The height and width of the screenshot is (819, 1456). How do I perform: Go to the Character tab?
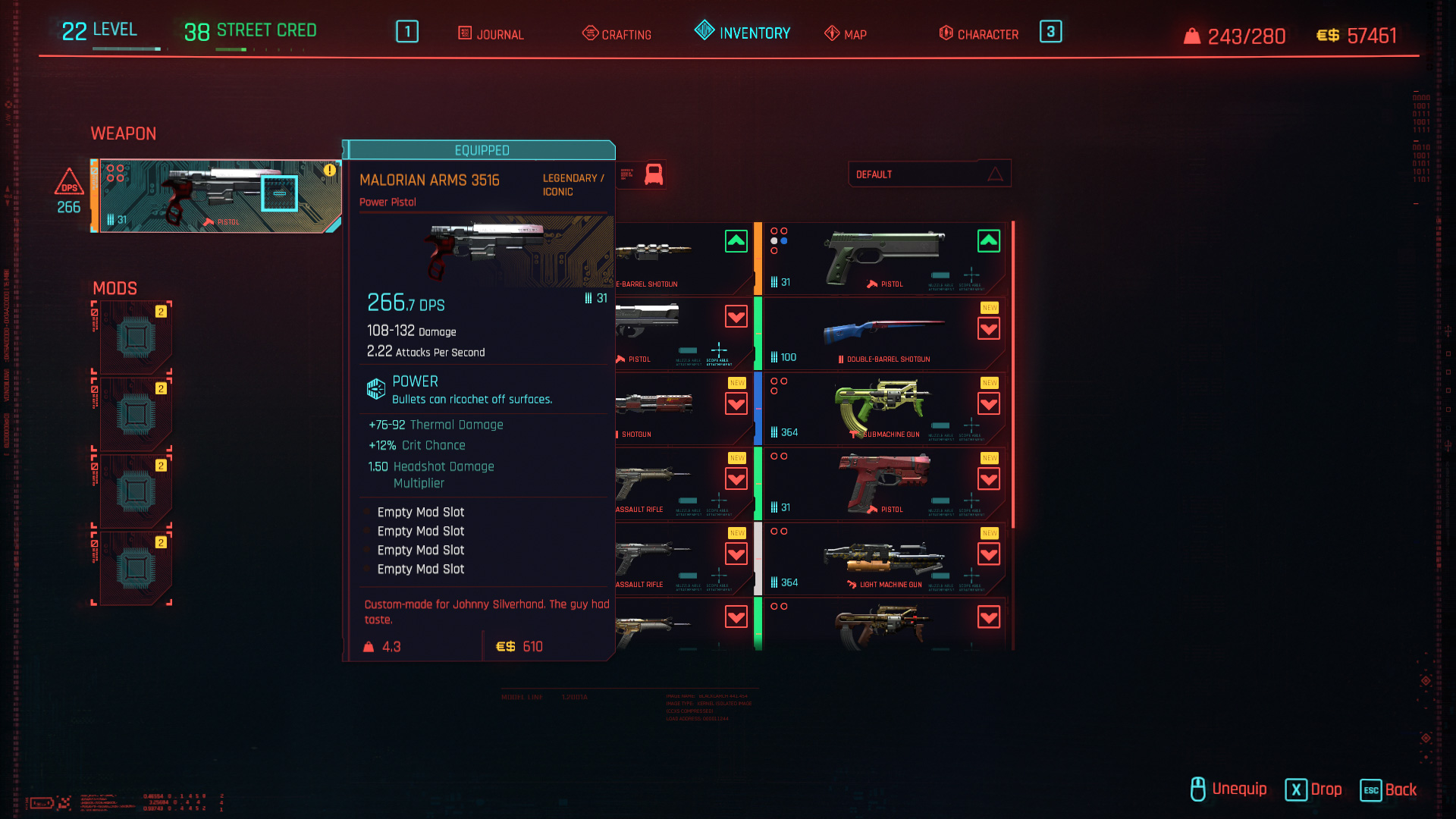(x=979, y=34)
